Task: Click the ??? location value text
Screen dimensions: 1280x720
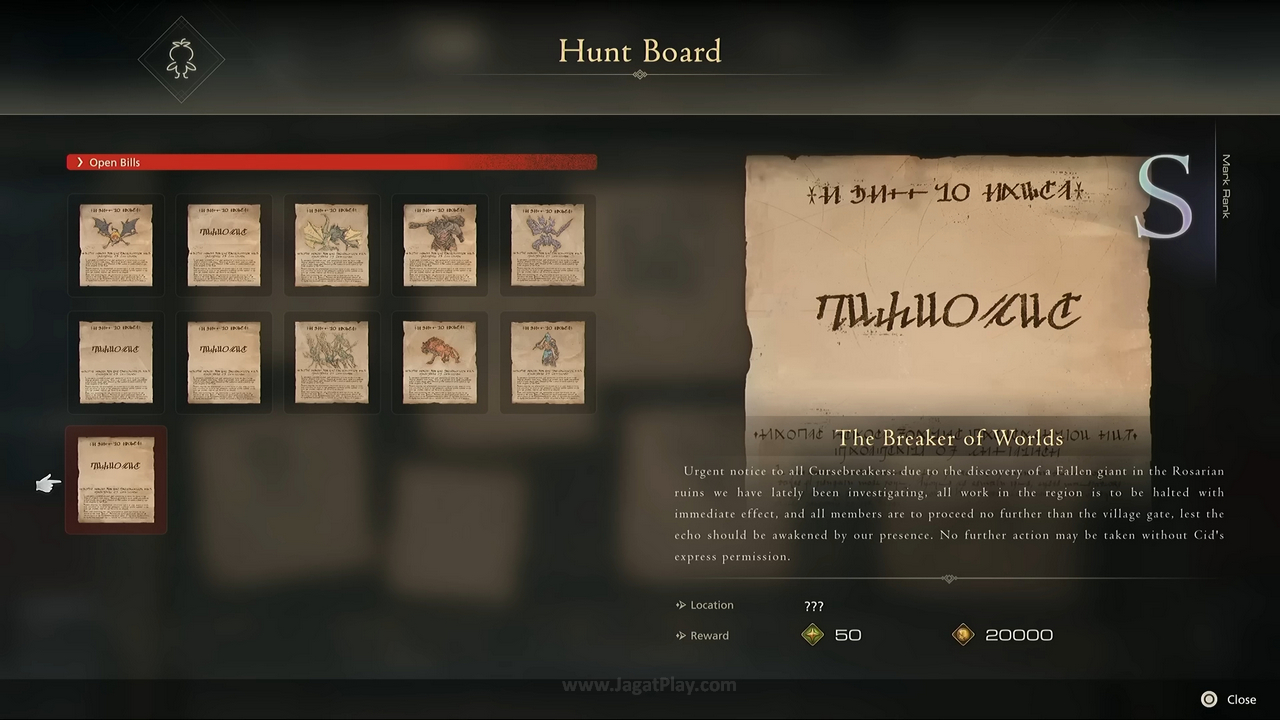Action: click(x=813, y=605)
